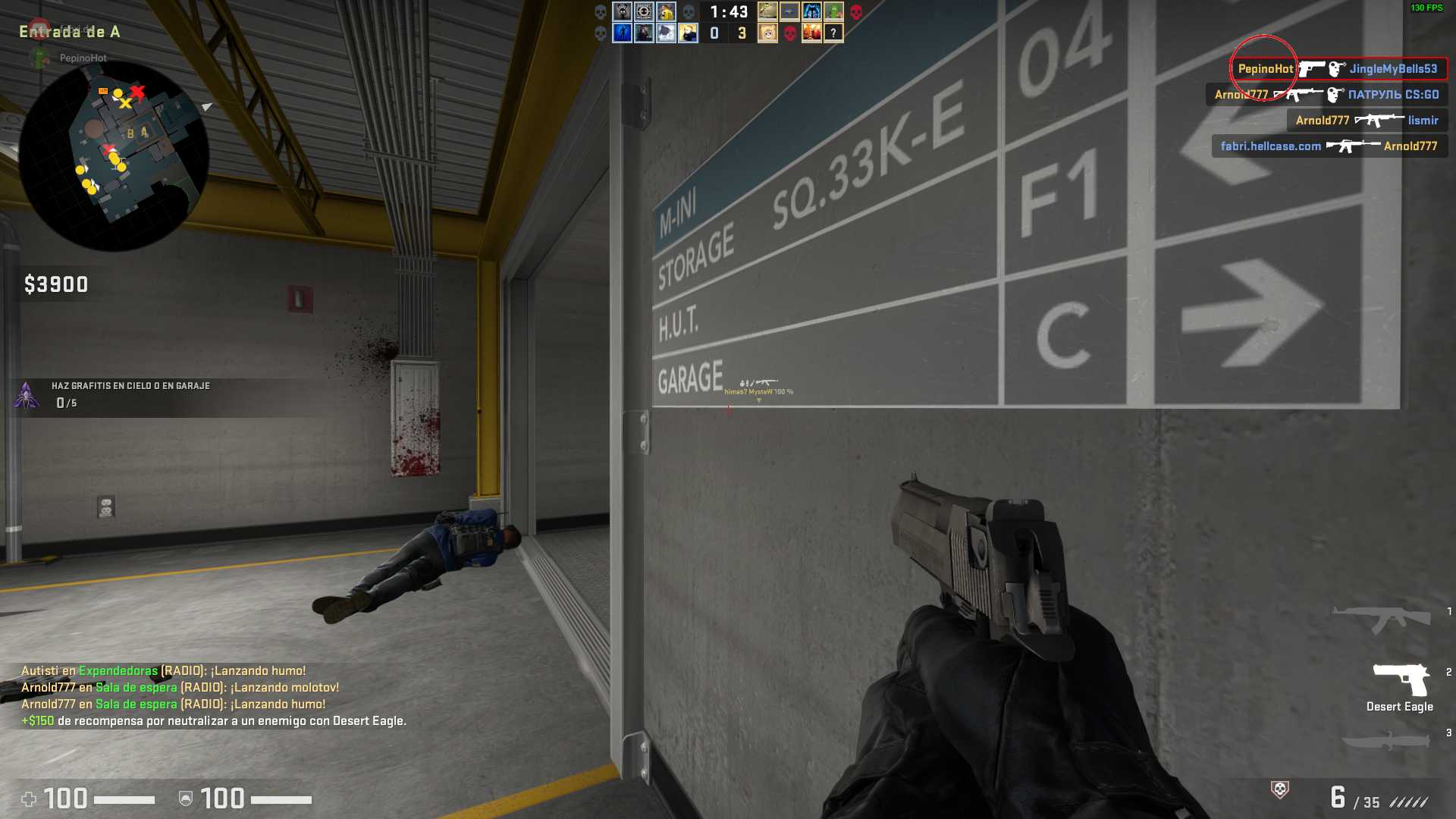Click the fabri.hellcase.com kill feed row

click(x=1329, y=146)
